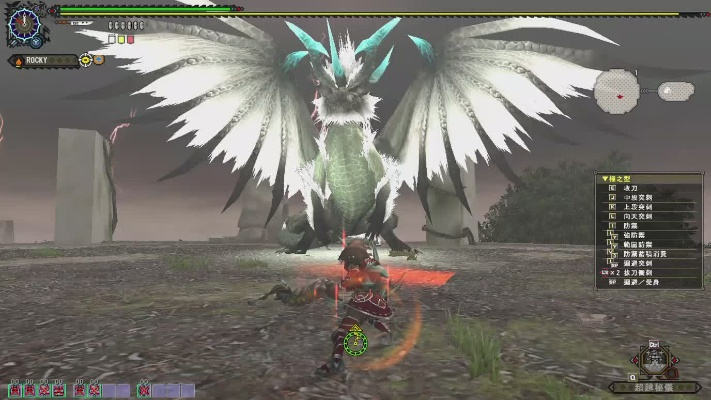
Task: Select the small adjacent zone on minimap
Action: pyautogui.click(x=675, y=91)
